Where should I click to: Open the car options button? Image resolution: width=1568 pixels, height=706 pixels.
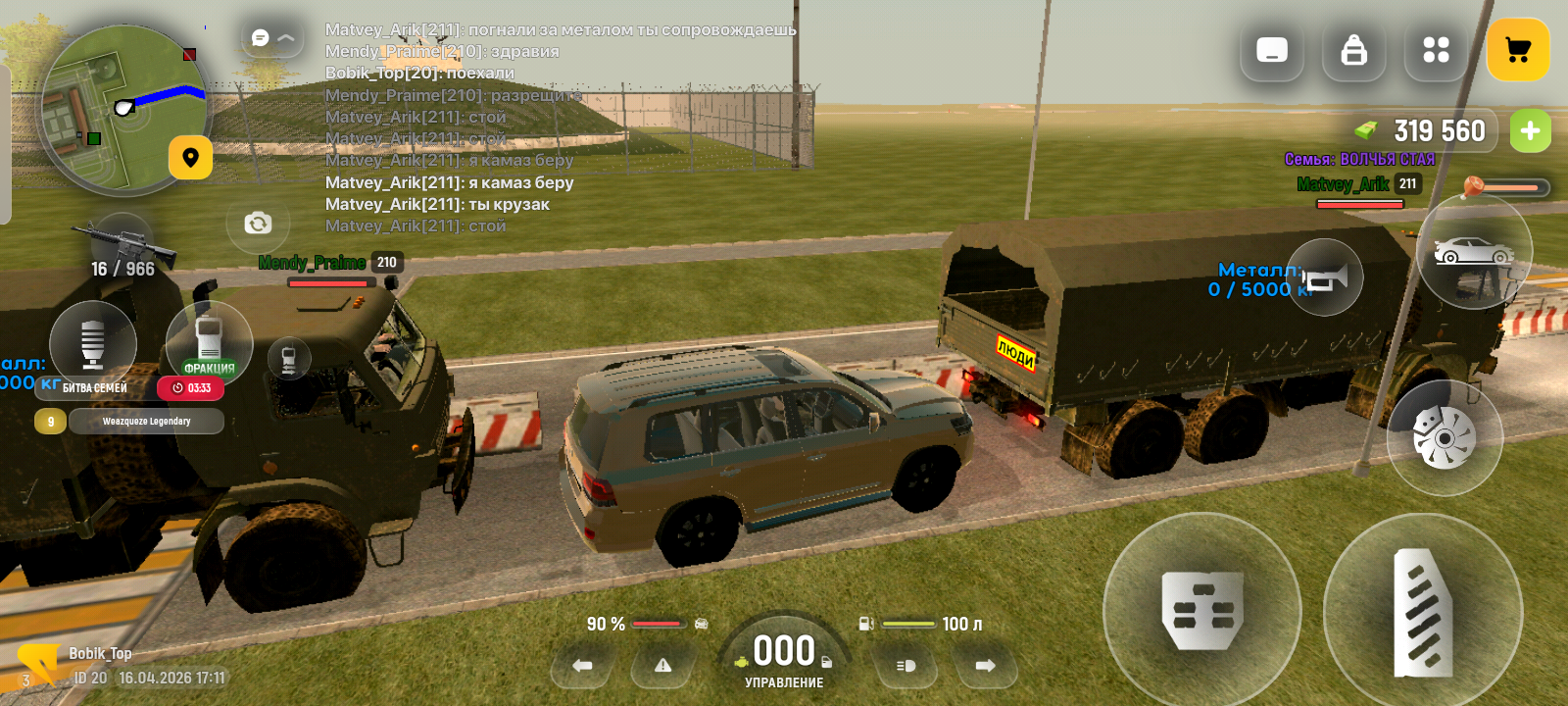(1474, 252)
